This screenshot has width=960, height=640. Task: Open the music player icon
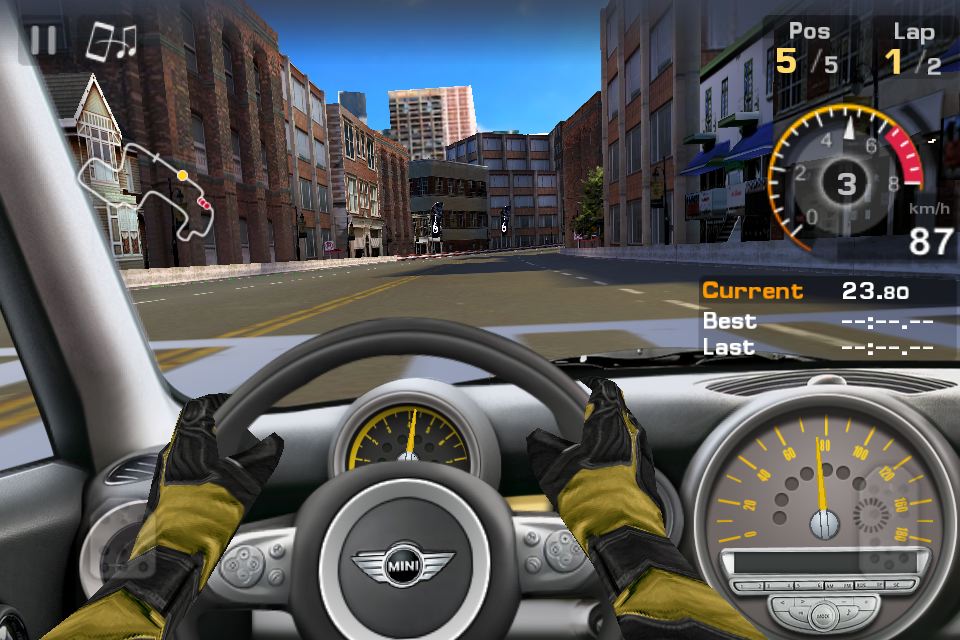pos(110,41)
